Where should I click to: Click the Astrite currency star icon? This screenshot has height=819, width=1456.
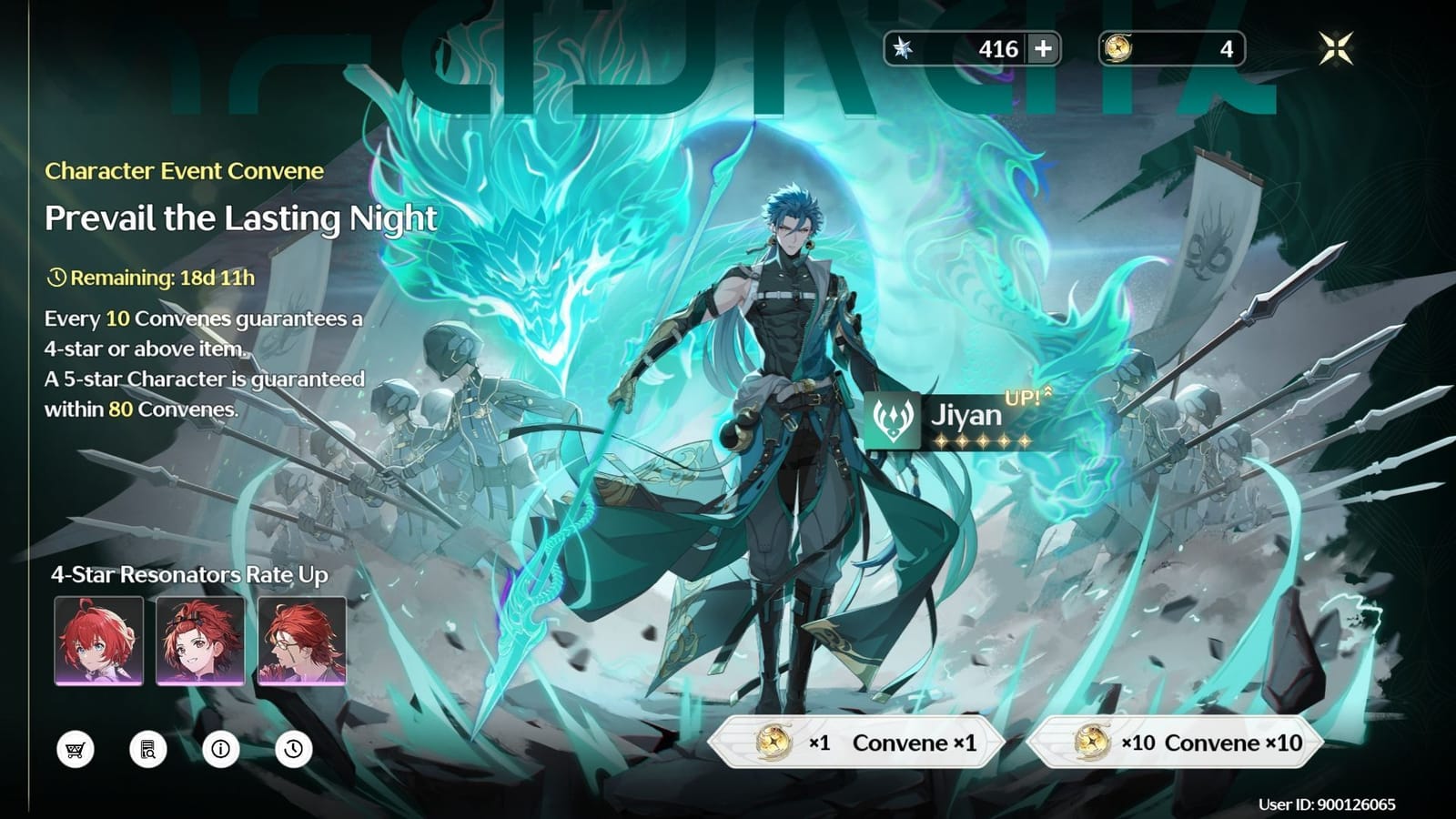tap(905, 50)
